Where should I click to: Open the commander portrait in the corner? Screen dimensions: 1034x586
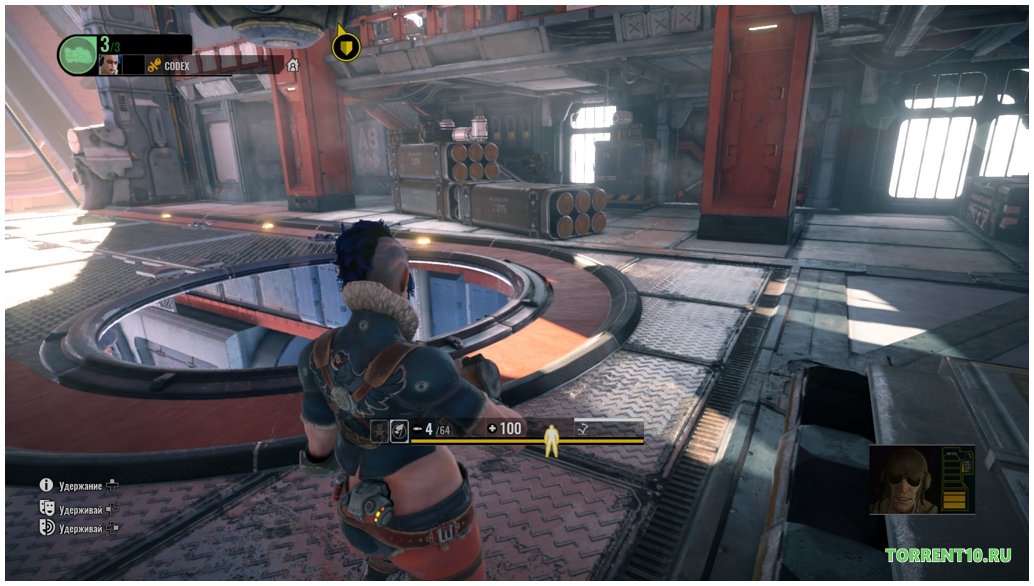906,480
